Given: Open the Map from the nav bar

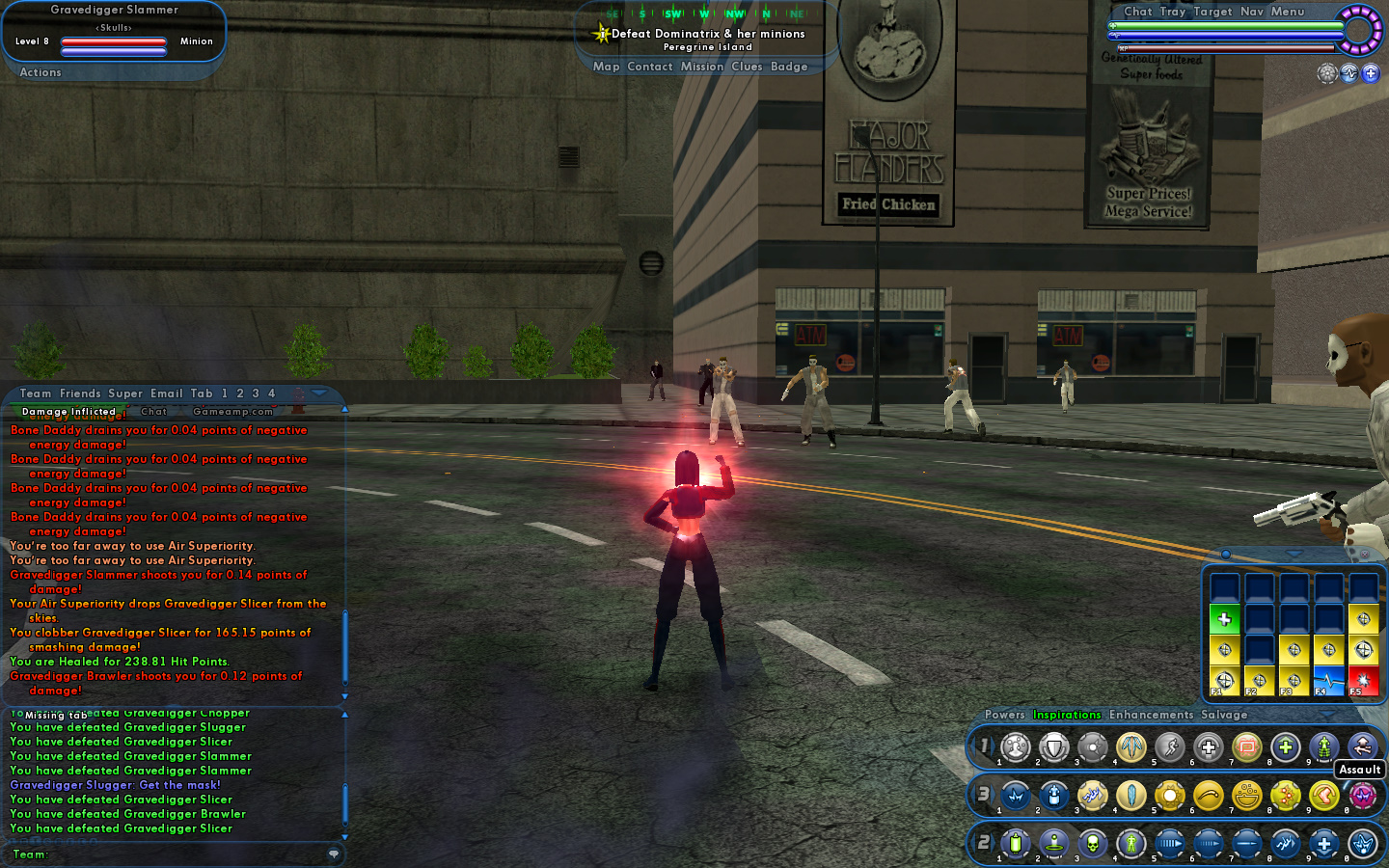Looking at the screenshot, I should click(606, 67).
